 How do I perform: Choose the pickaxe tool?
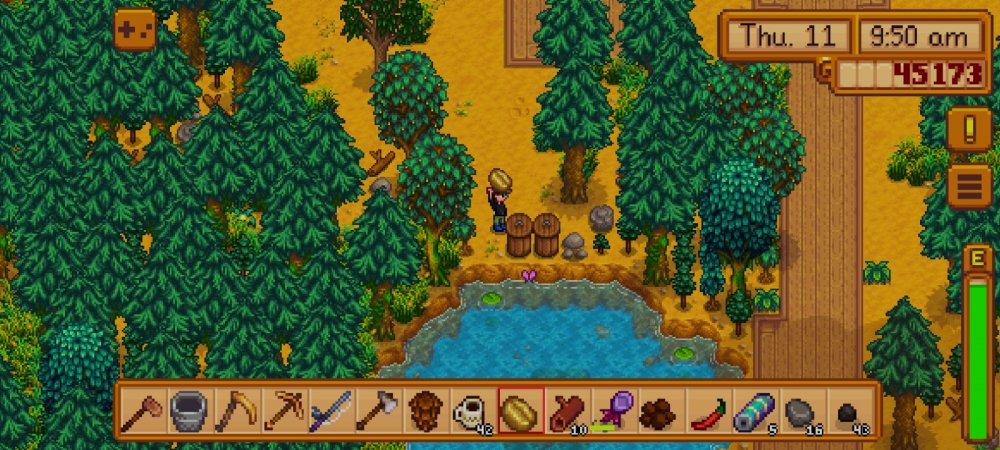pyautogui.click(x=284, y=411)
